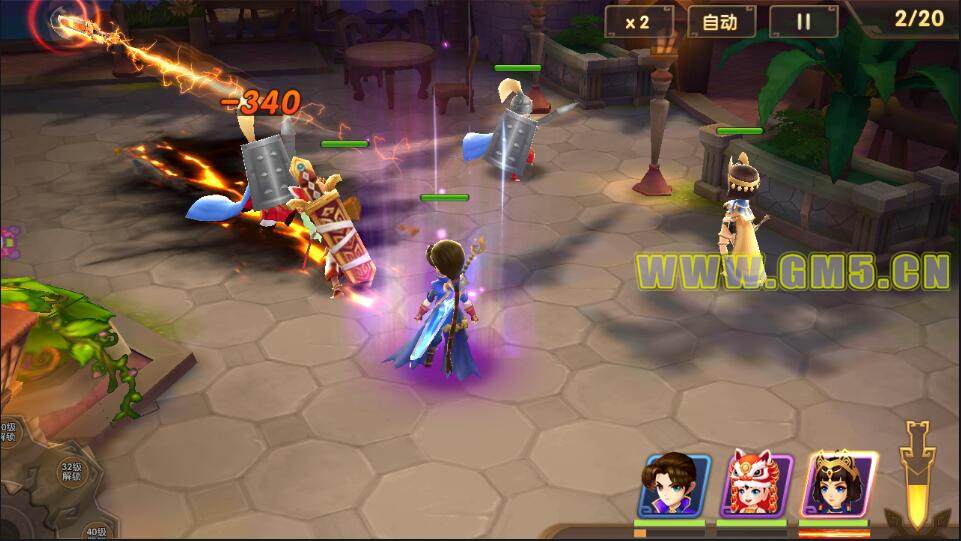Select the brown-haired male hero portrait
This screenshot has height=541, width=961.
[x=674, y=486]
